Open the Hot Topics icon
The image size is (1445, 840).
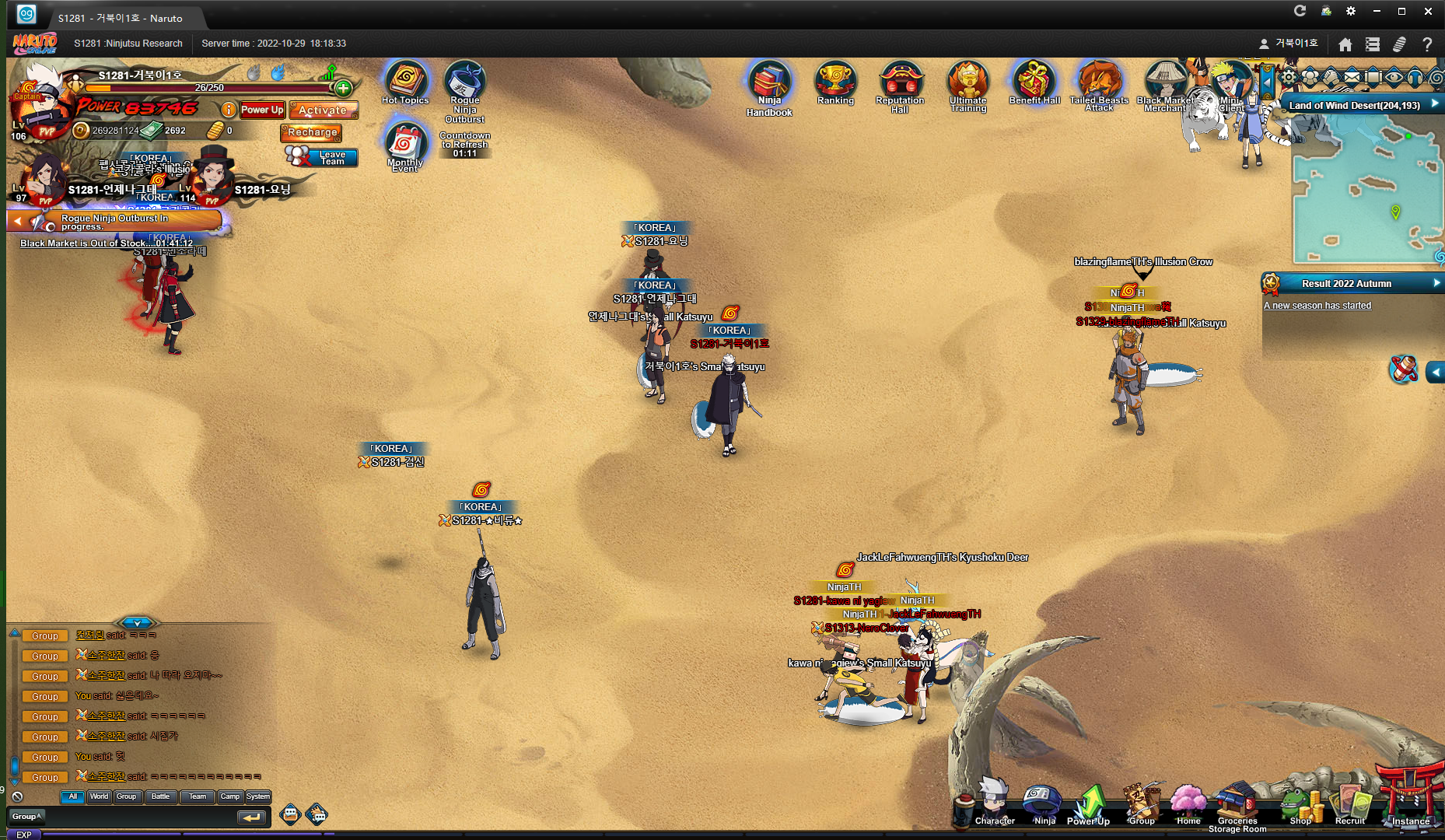click(405, 82)
